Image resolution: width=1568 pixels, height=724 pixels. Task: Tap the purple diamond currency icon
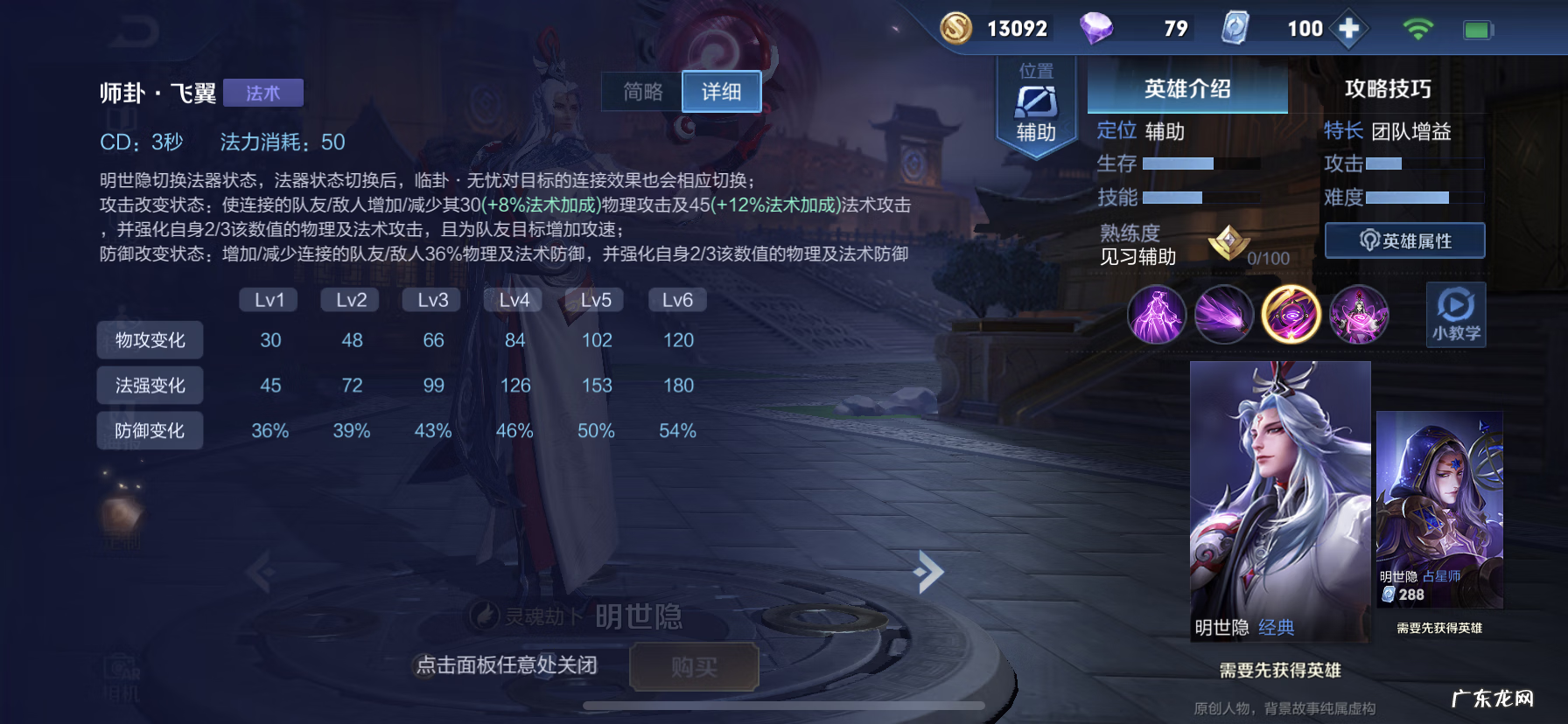tap(1096, 27)
